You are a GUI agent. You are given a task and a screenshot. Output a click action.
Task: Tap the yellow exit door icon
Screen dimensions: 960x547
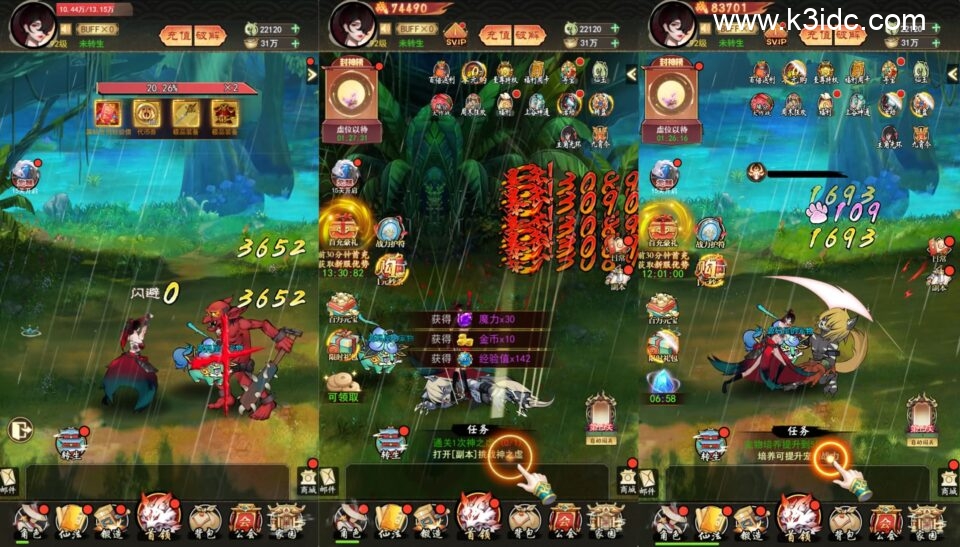(17, 429)
